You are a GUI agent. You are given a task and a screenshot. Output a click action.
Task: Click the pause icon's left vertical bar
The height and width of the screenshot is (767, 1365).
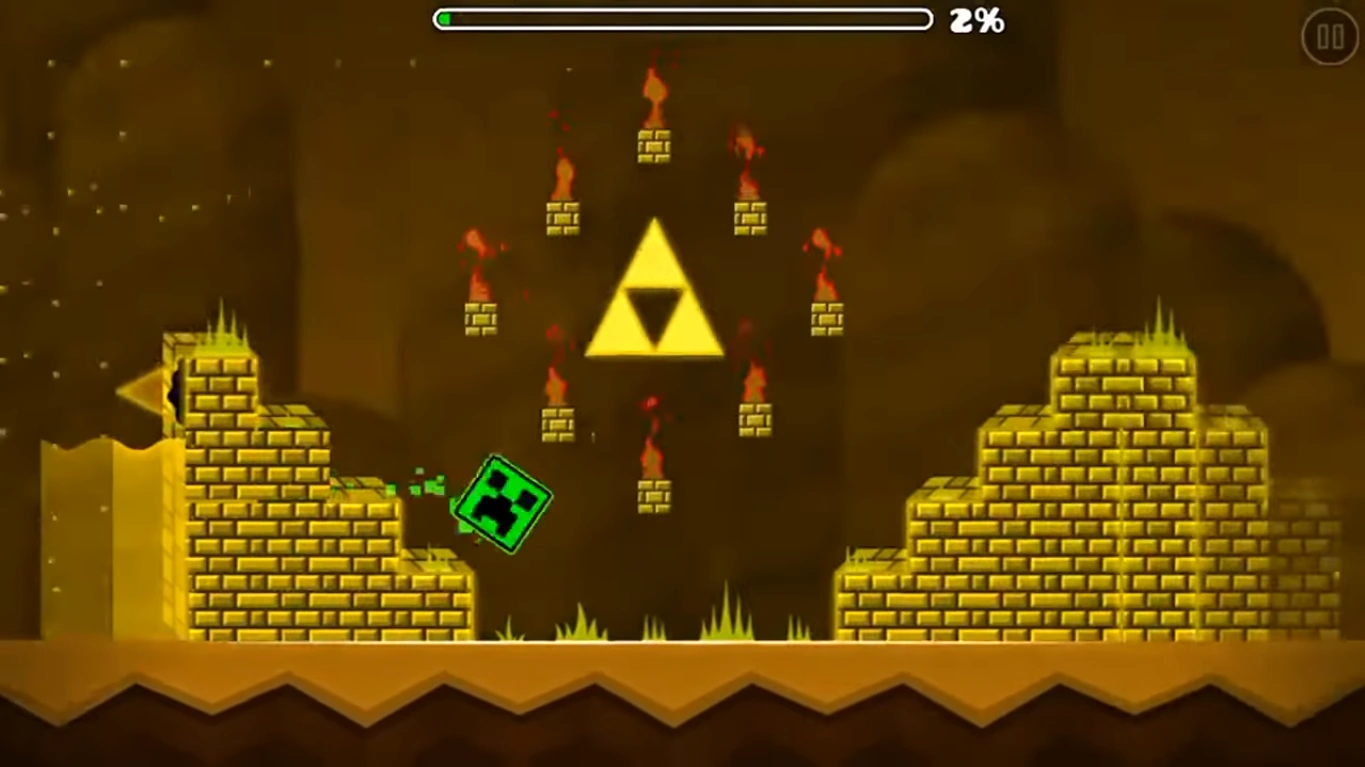1324,39
